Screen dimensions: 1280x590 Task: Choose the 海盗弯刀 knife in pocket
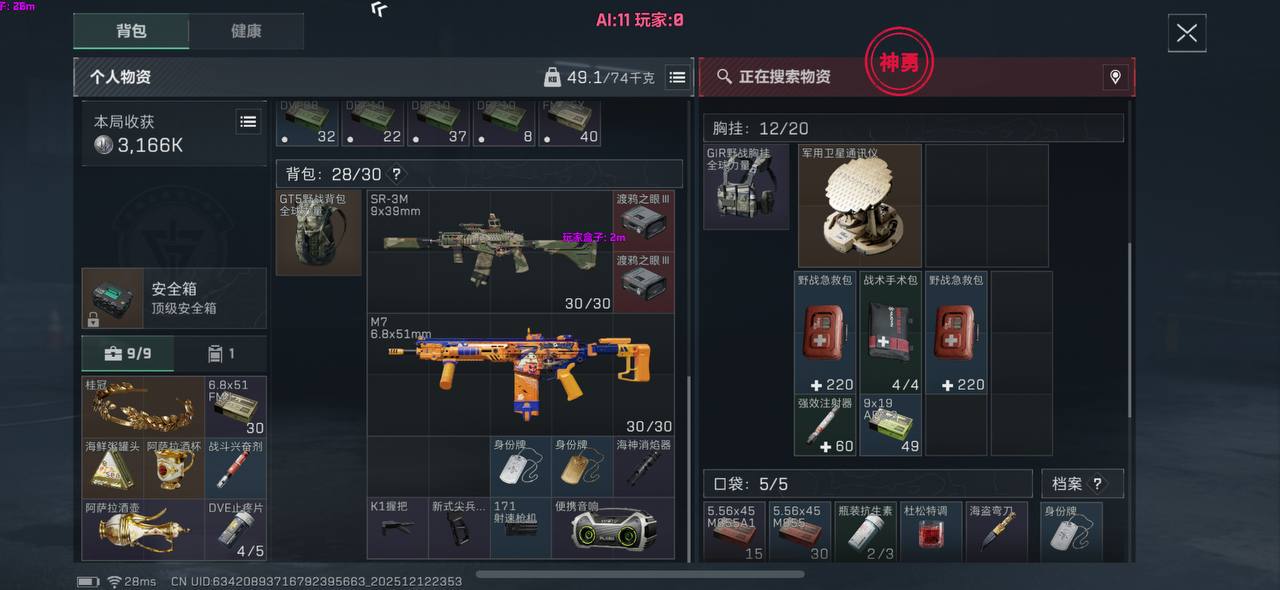point(996,531)
